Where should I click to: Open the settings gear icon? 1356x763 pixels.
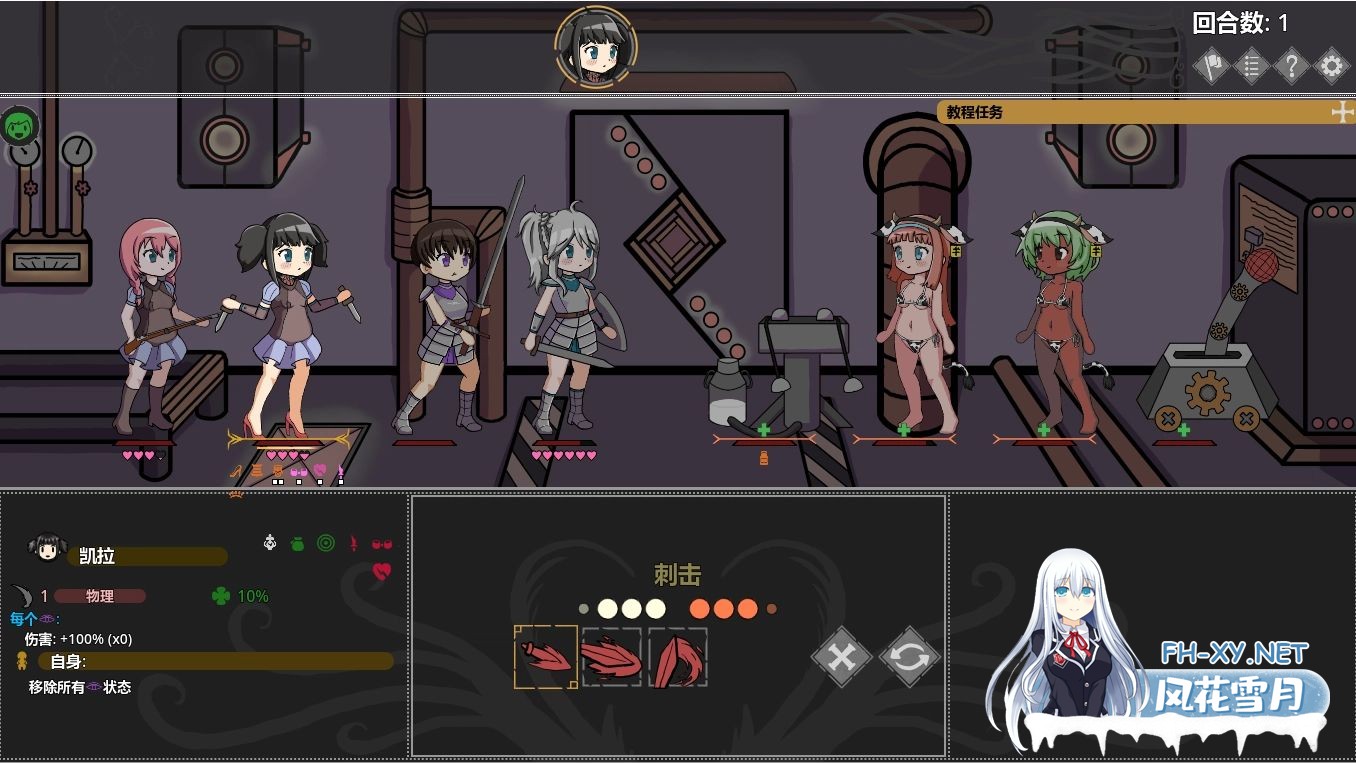tap(1331, 65)
